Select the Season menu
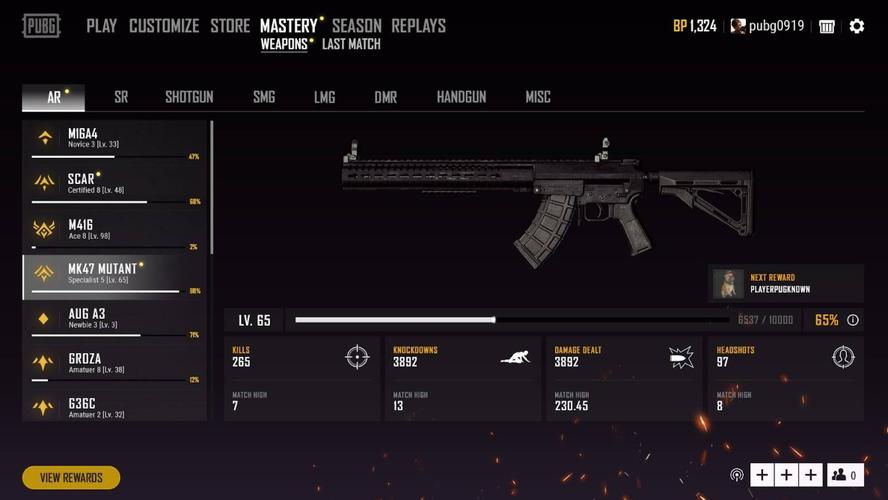This screenshot has height=500, width=888. tap(356, 26)
